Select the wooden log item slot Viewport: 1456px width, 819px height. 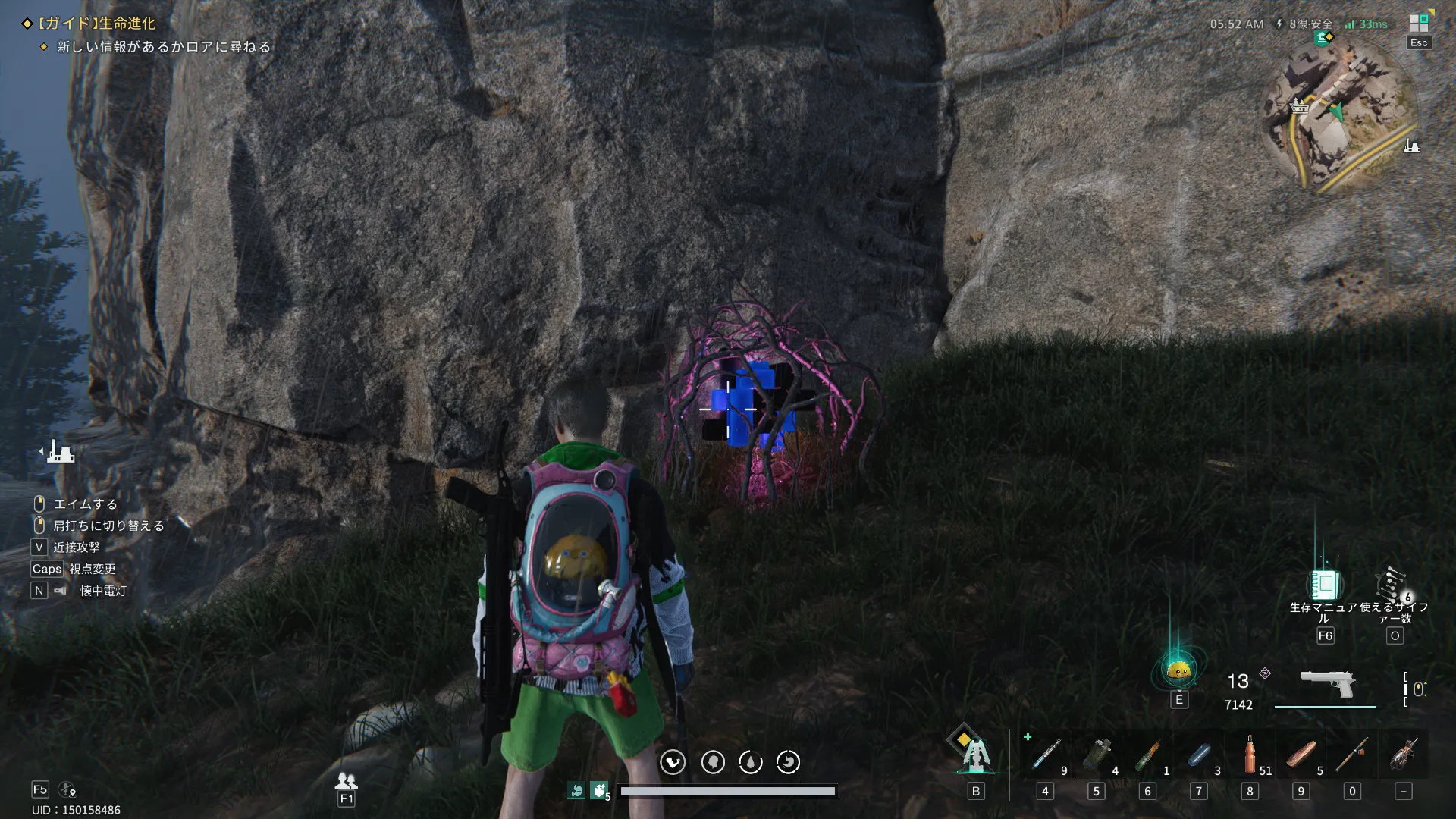click(x=1301, y=755)
